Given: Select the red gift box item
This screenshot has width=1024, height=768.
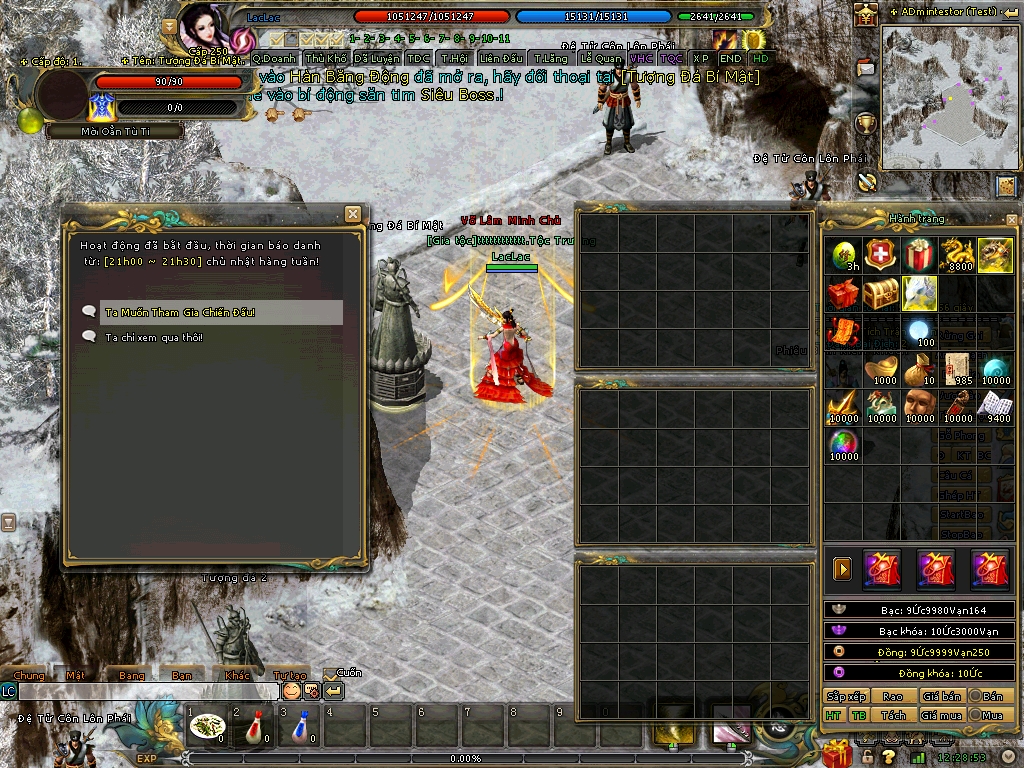Looking at the screenshot, I should (920, 255).
